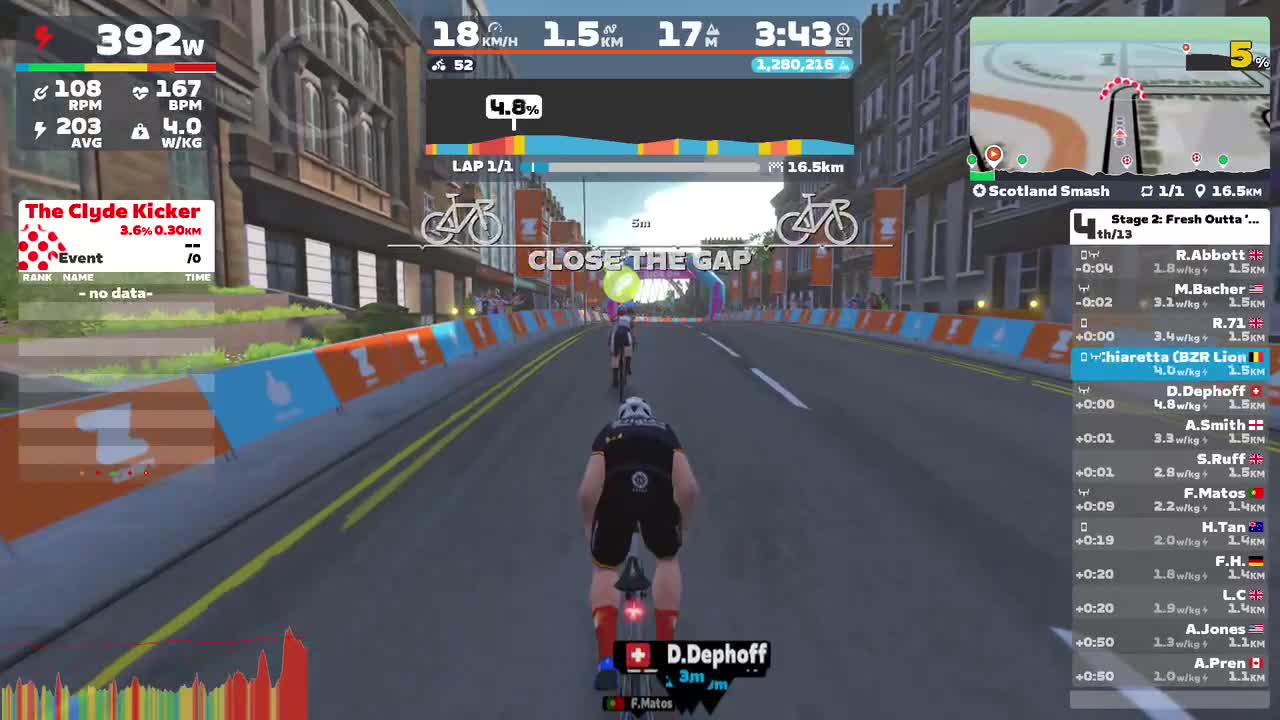The image size is (1280, 720).
Task: Click the location pin showing 16.5KM
Action: (1200, 190)
